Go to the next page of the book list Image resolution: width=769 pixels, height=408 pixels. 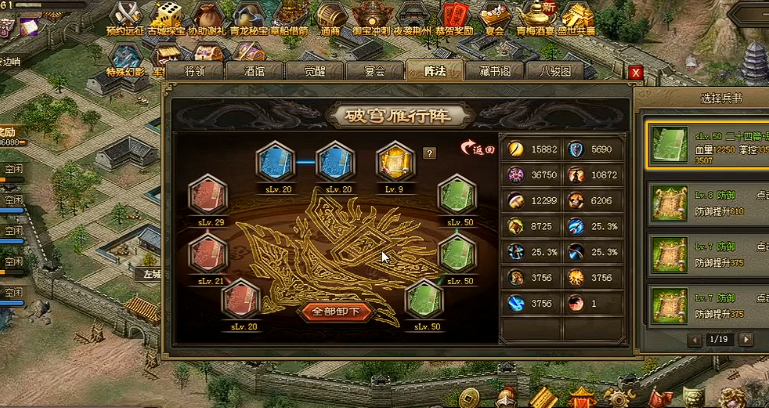coord(745,340)
